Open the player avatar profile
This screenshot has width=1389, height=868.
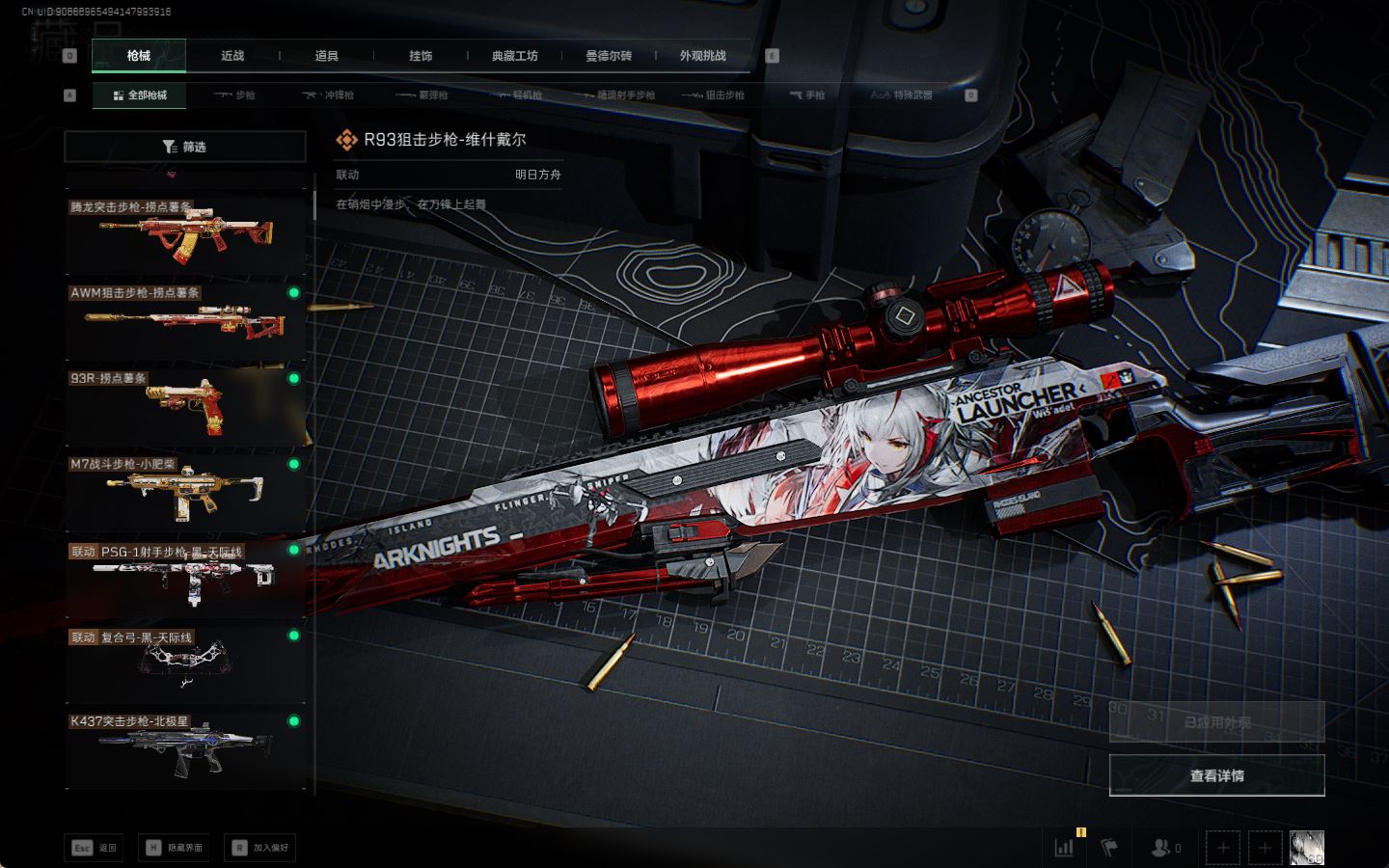point(1306,848)
